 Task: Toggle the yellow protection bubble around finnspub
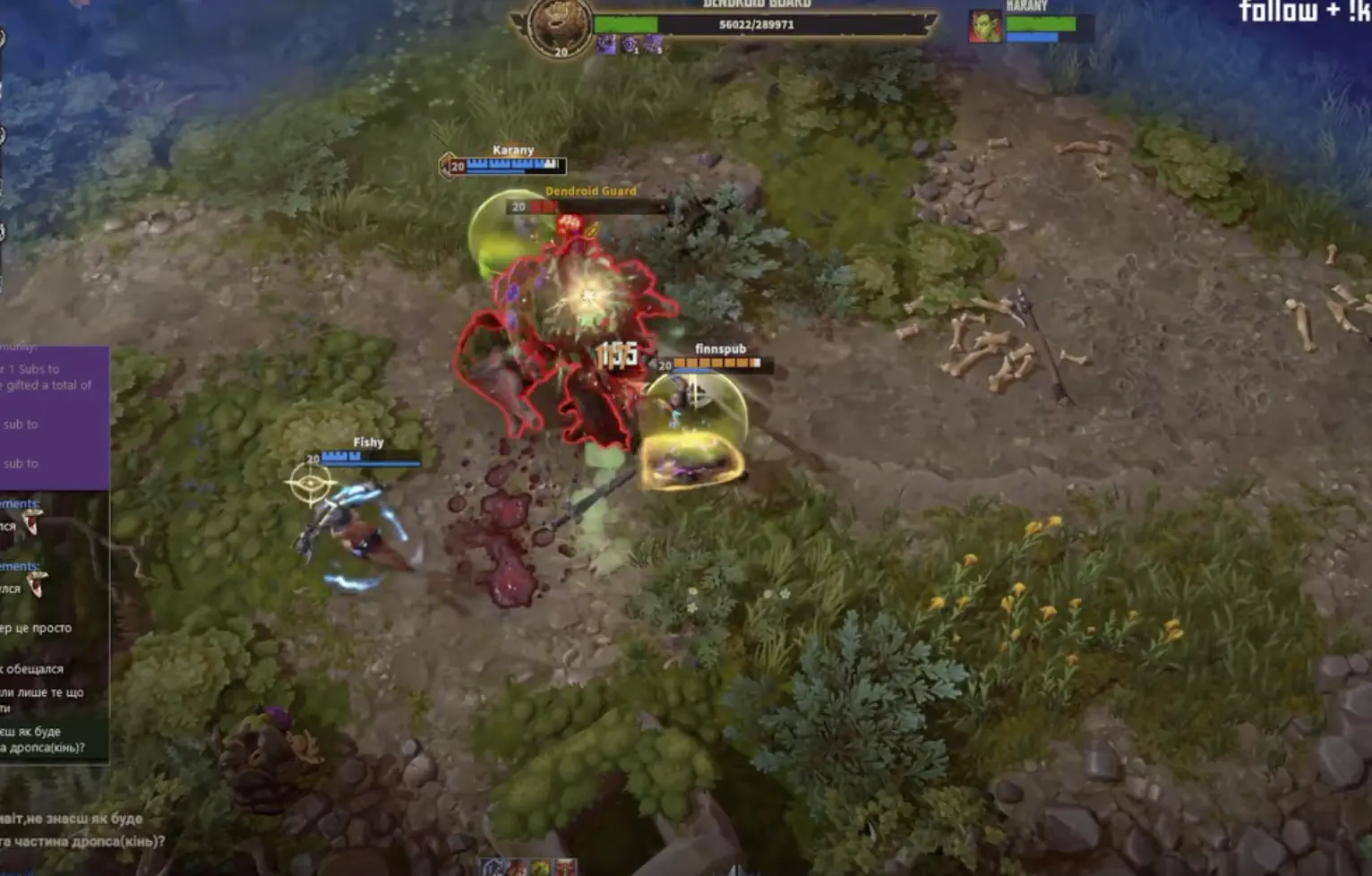click(694, 457)
